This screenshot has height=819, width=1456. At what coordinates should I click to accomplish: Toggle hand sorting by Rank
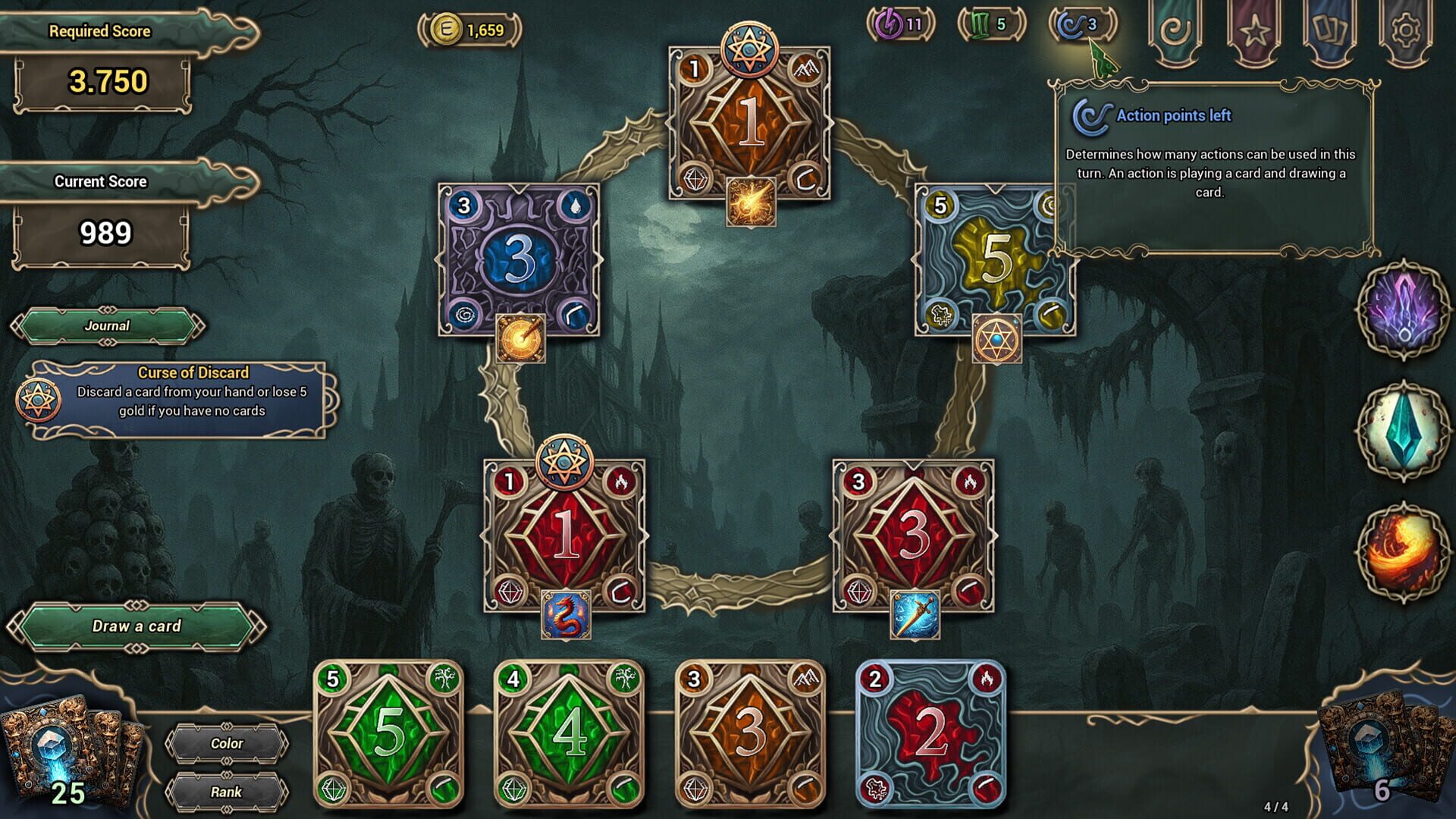pyautogui.click(x=227, y=792)
